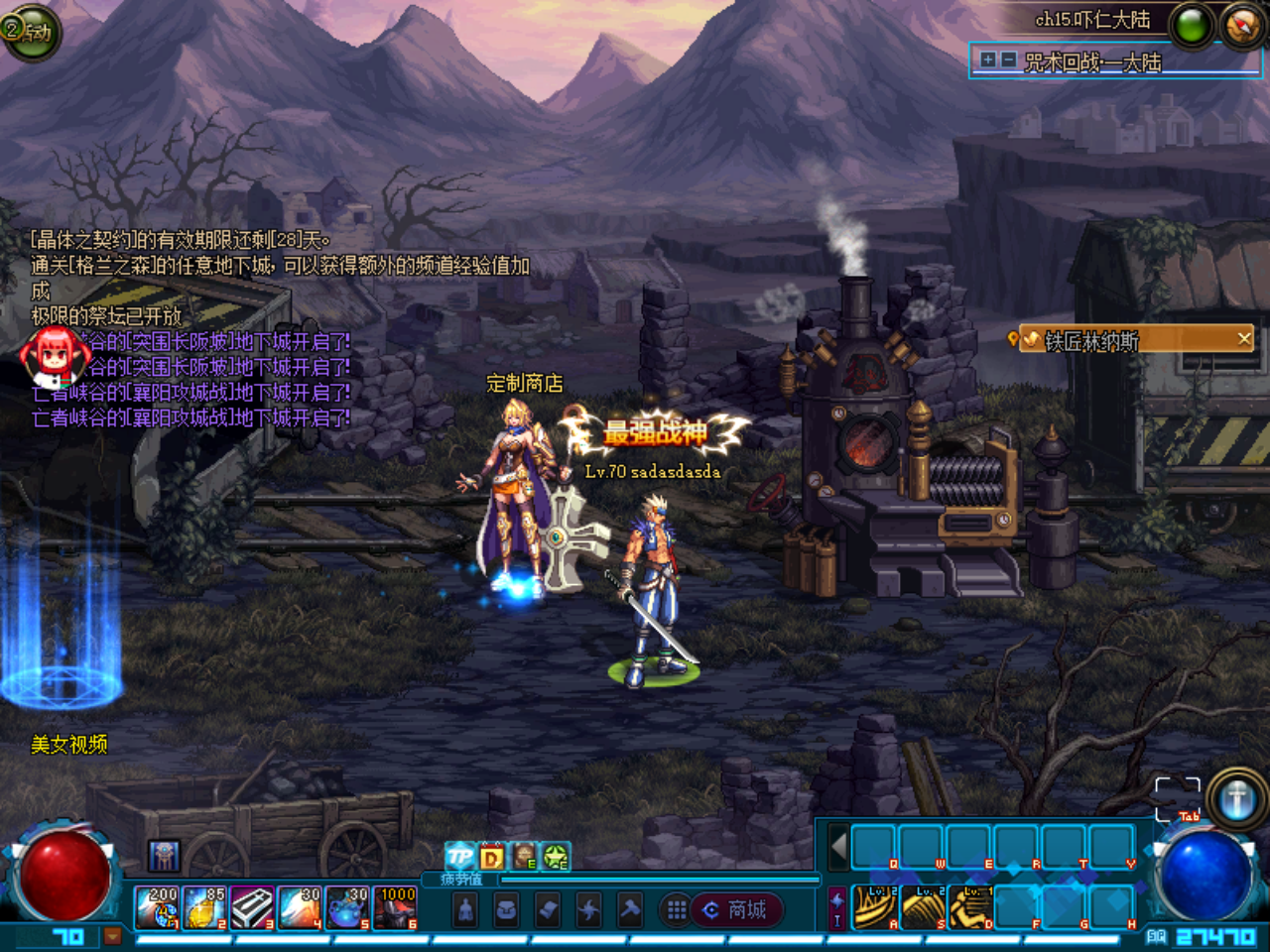This screenshot has height=952, width=1270.
Task: Click the green star medal icon
Action: (555, 857)
